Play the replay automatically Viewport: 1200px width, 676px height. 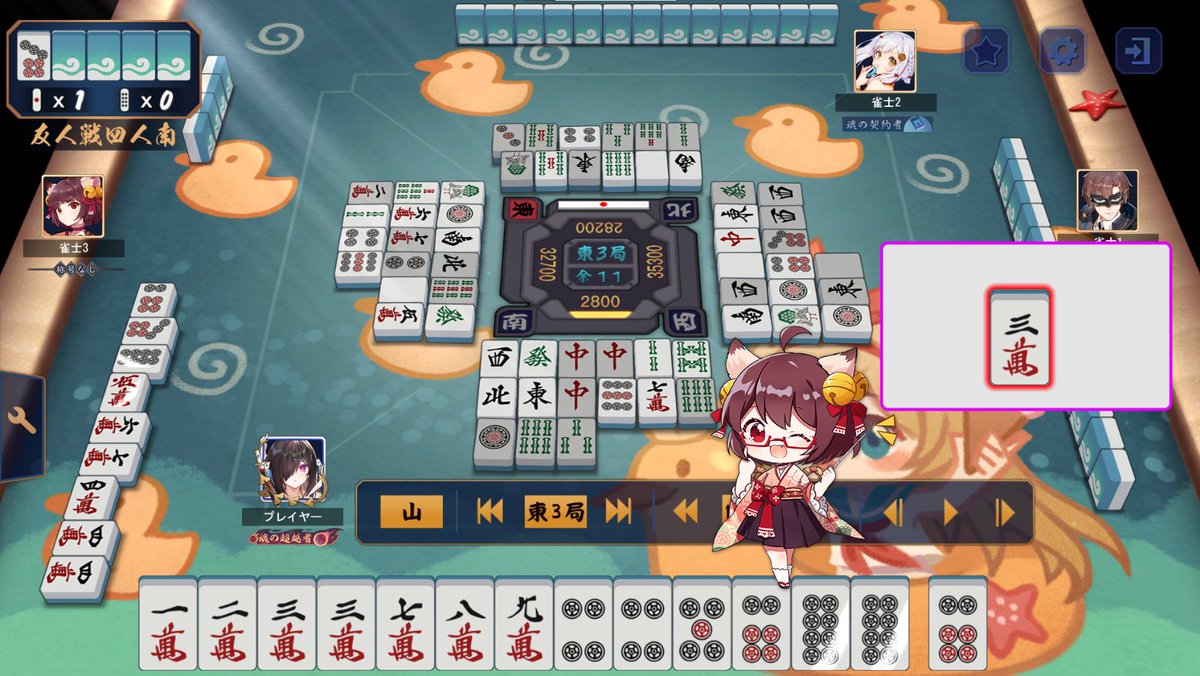pyautogui.click(x=950, y=512)
